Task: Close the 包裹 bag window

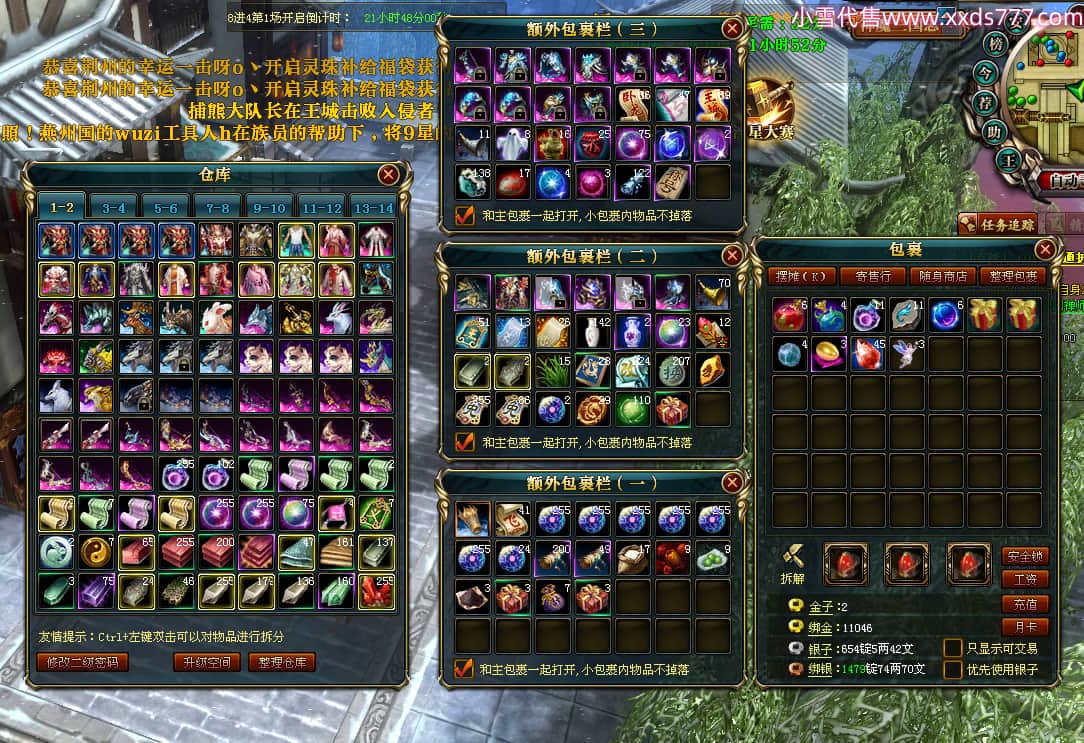Action: [1045, 250]
